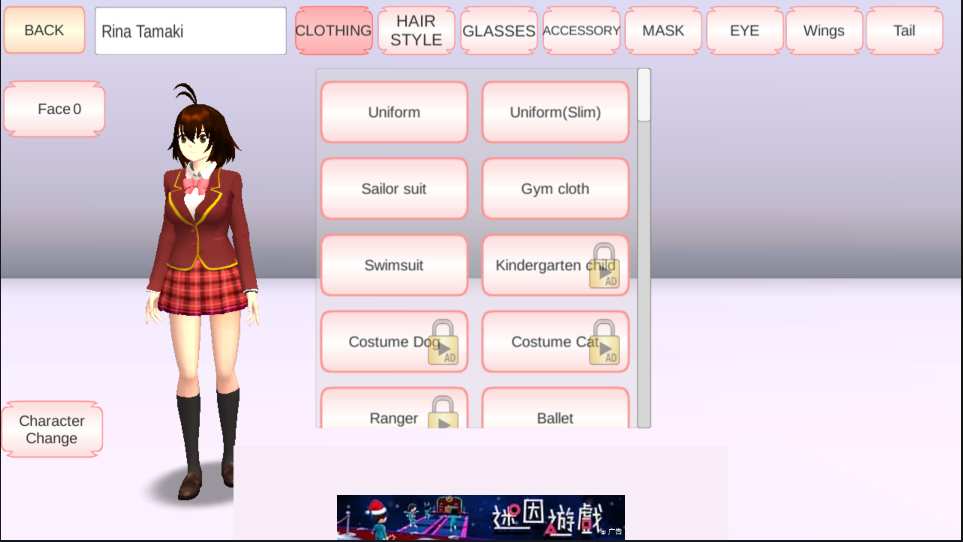Screen dimensions: 963x542
Task: Open the banner advertisement at the bottom
Action: tap(481, 517)
